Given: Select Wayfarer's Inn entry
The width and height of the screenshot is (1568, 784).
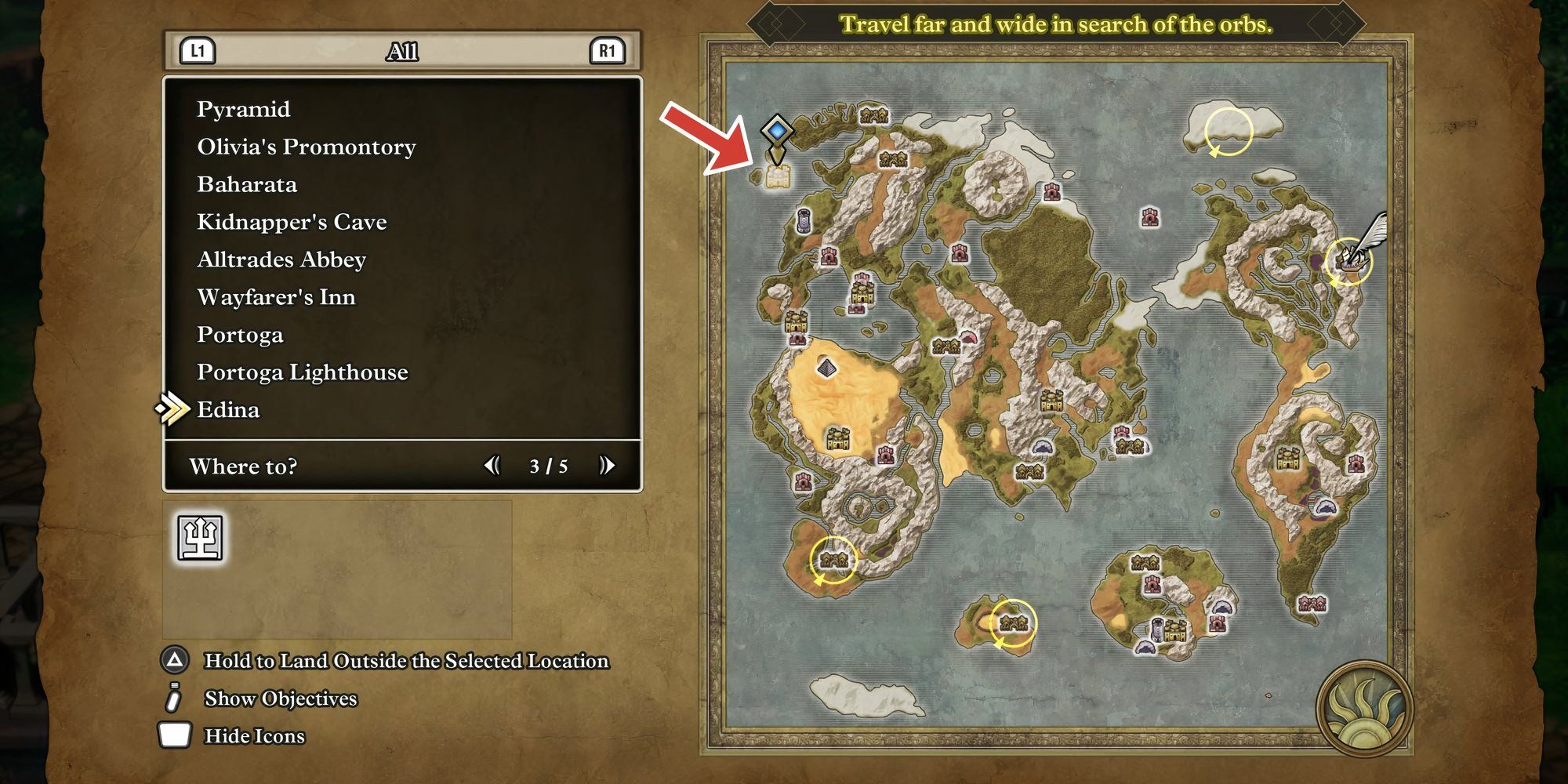Looking at the screenshot, I should point(276,297).
